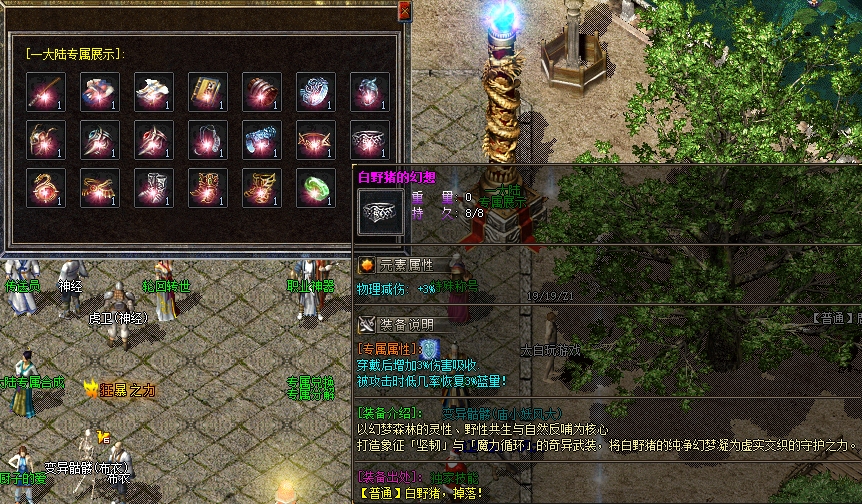Select the silver armored boots item

[x=154, y=187]
